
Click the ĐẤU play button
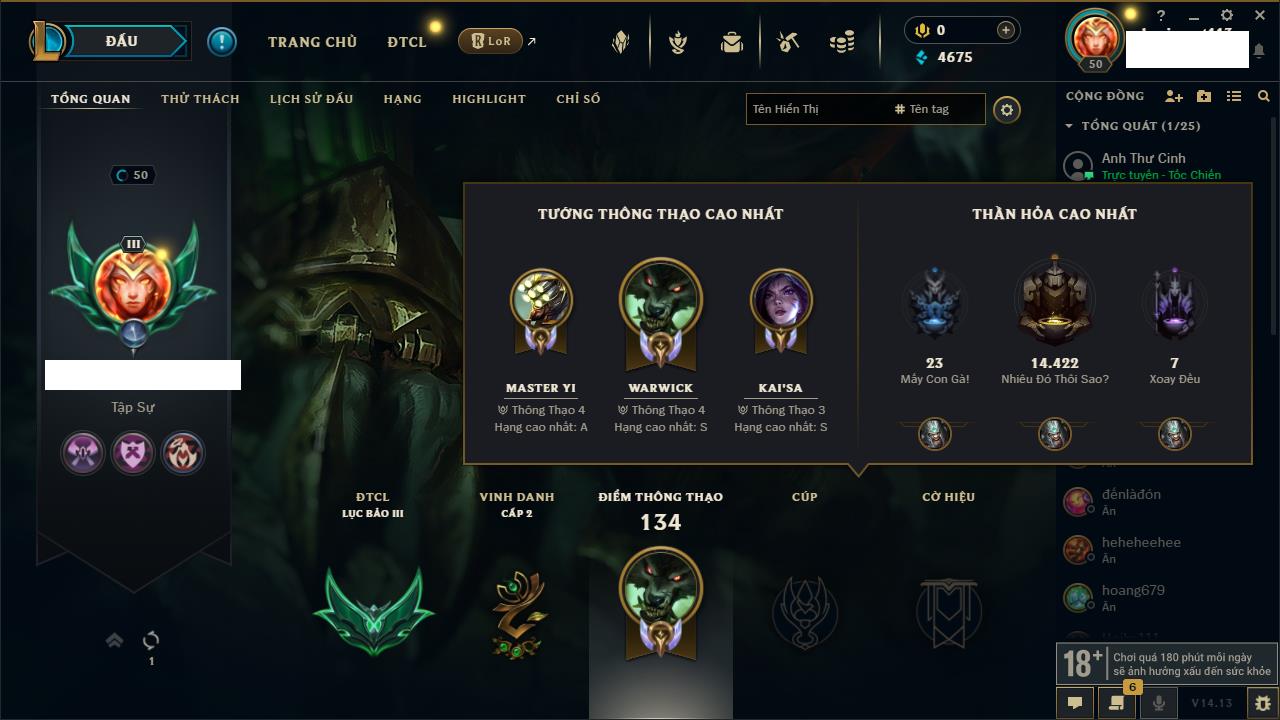[121, 41]
